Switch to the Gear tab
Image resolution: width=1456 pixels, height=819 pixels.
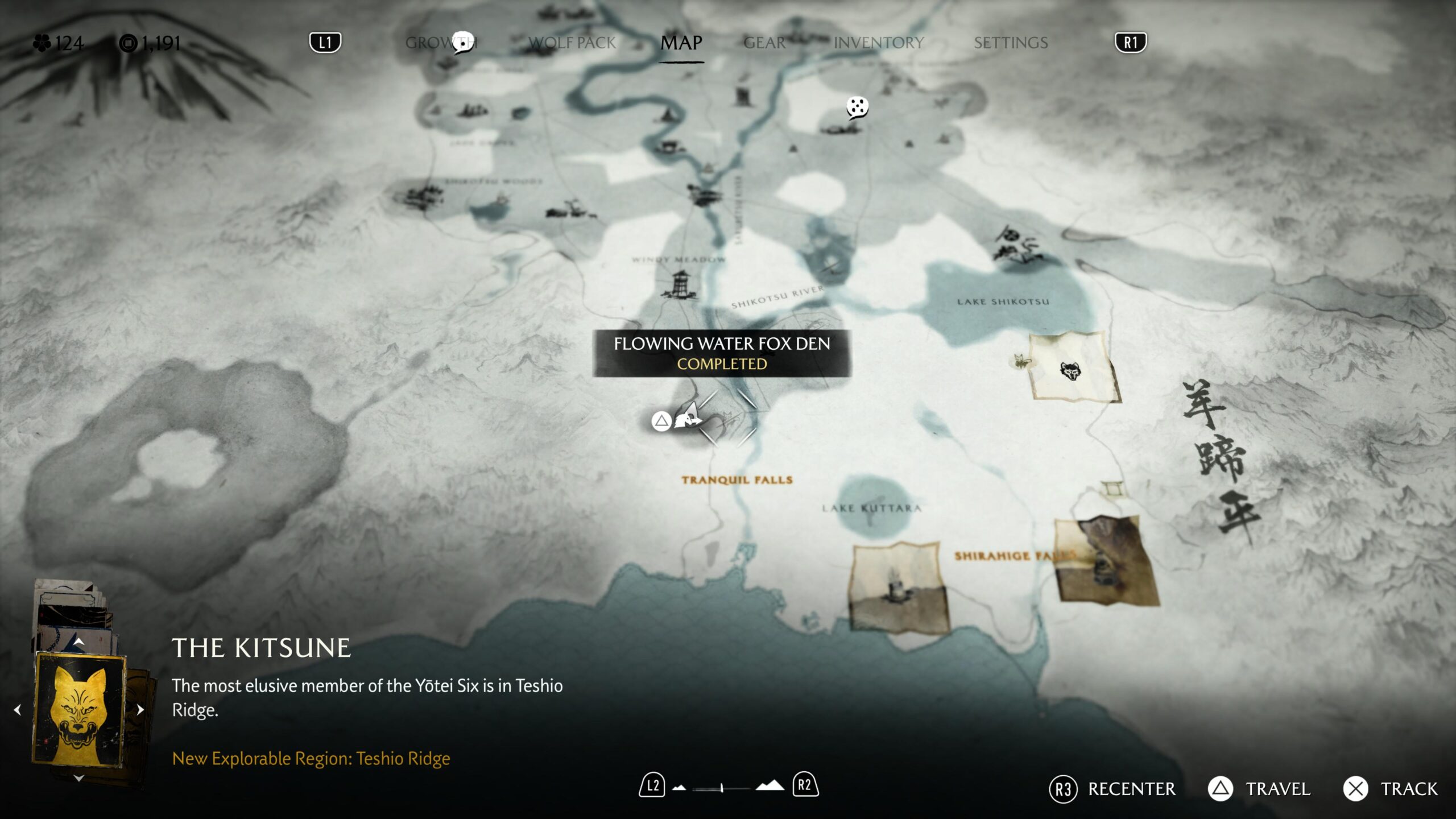(x=764, y=43)
